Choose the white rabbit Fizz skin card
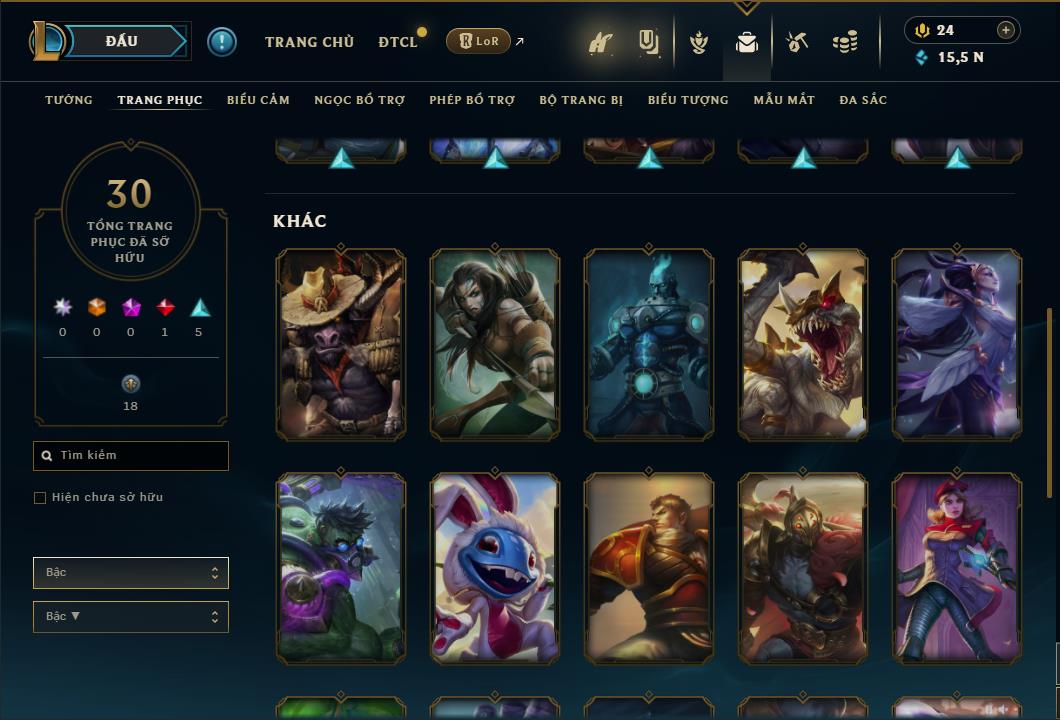Screen dimensions: 1060x720 click(495, 569)
